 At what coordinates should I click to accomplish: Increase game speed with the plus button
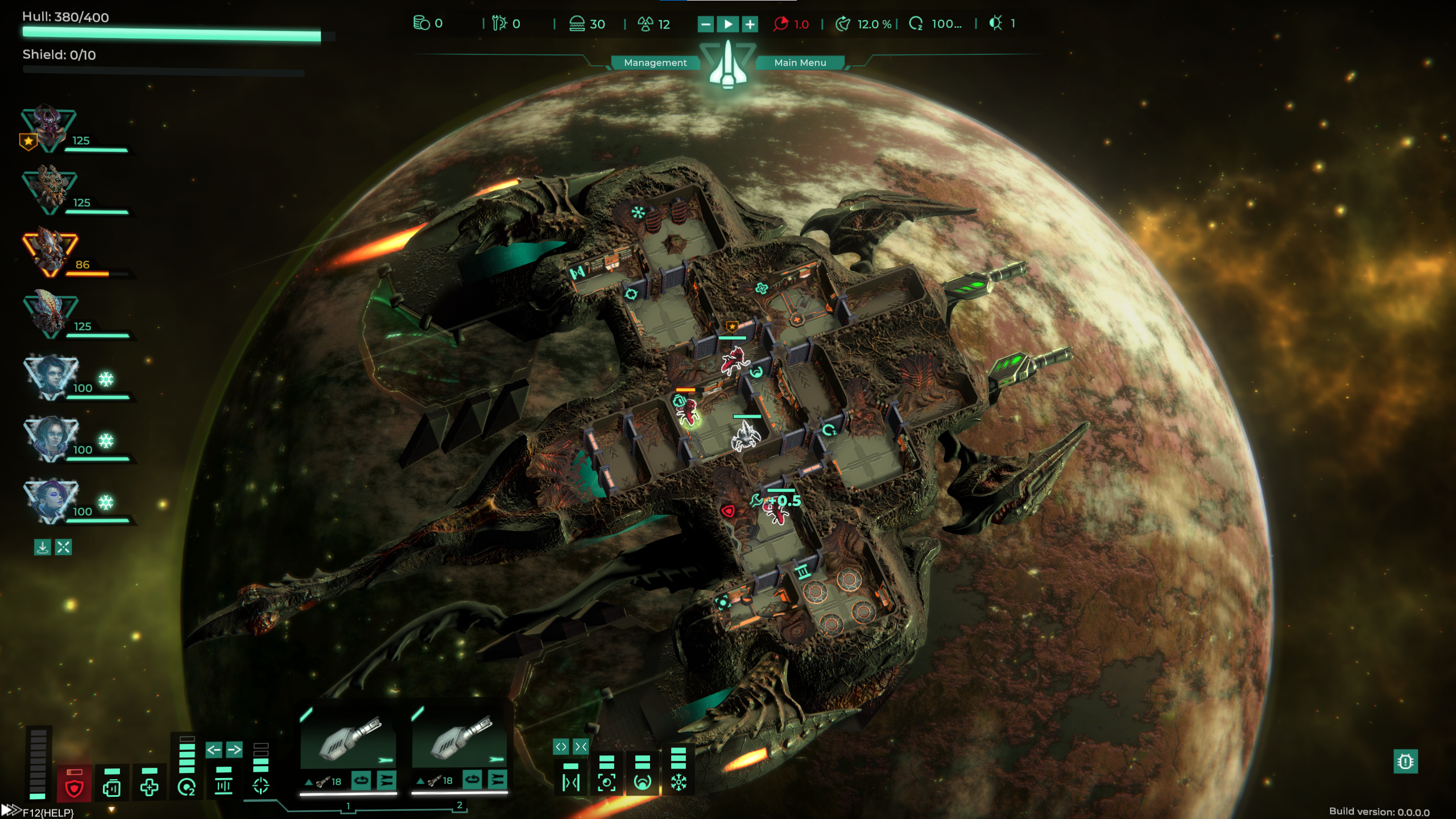click(x=750, y=24)
